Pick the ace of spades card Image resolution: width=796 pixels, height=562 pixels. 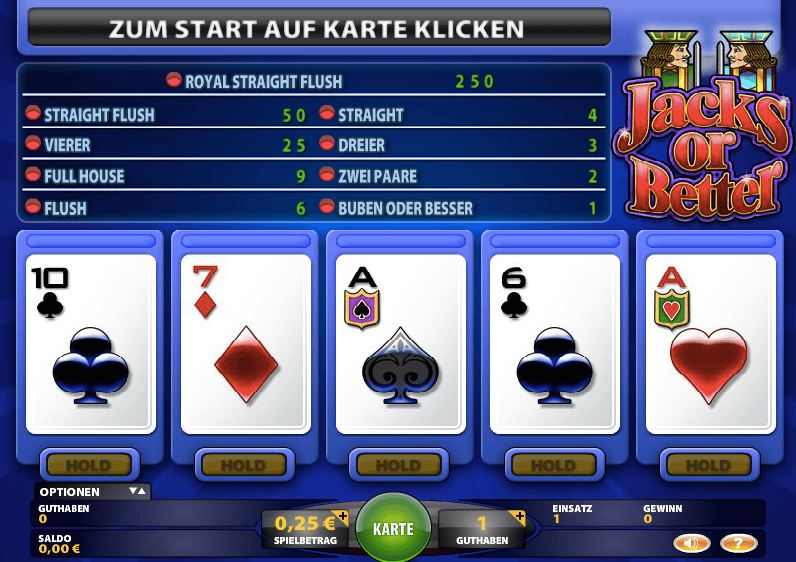[x=401, y=344]
